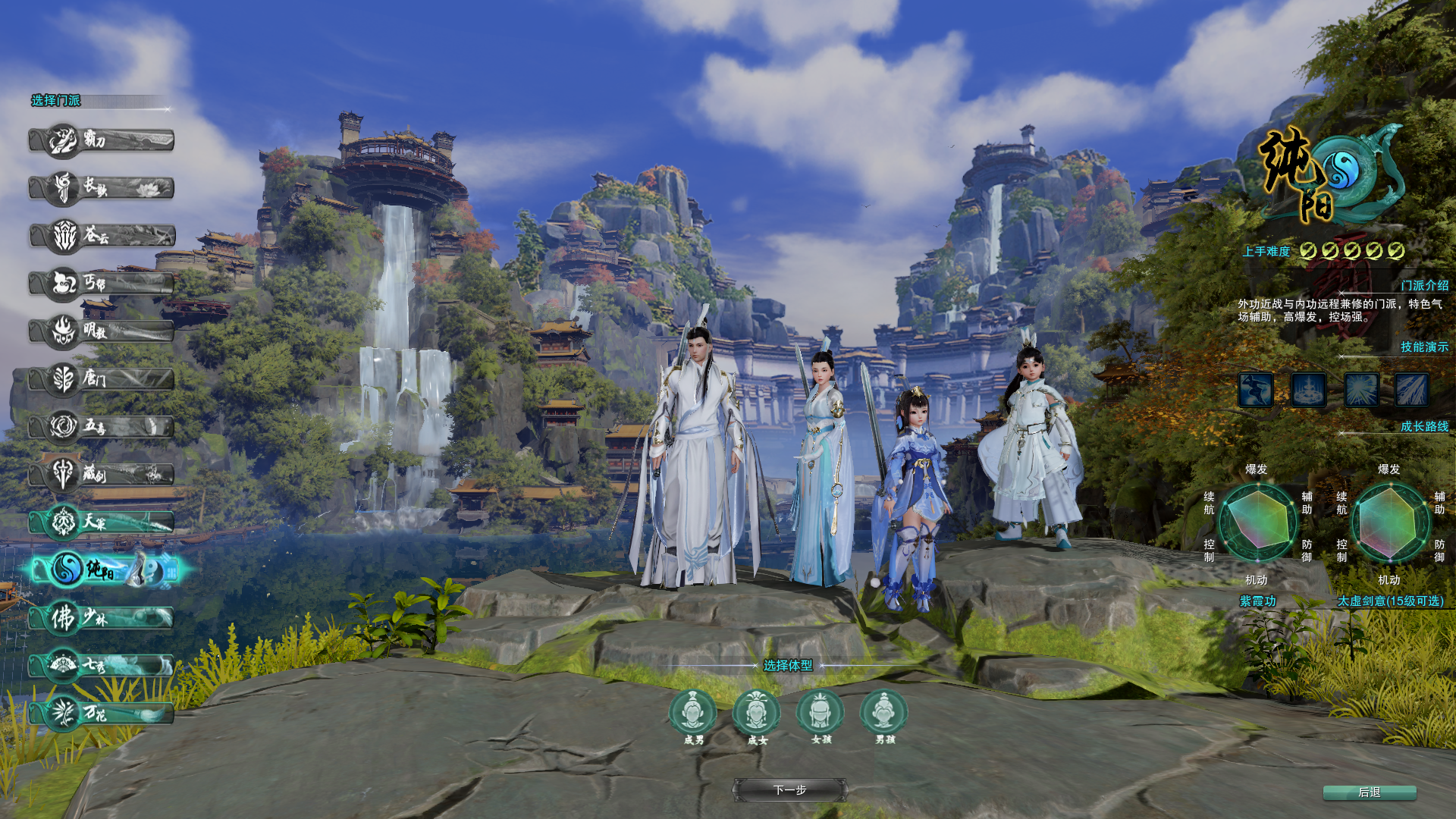Select the 女孩 girl body type
The height and width of the screenshot is (819, 1456).
pyautogui.click(x=820, y=713)
